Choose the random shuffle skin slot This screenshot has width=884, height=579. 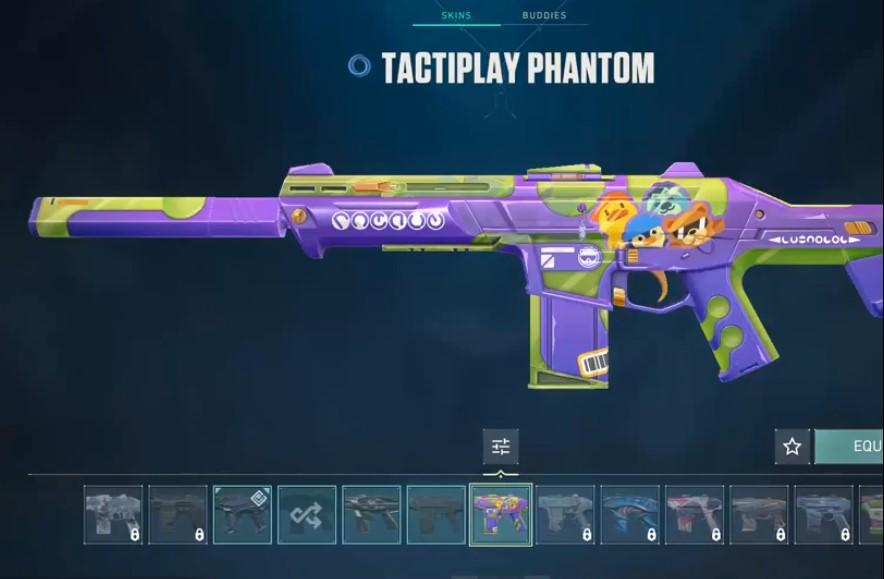point(307,515)
